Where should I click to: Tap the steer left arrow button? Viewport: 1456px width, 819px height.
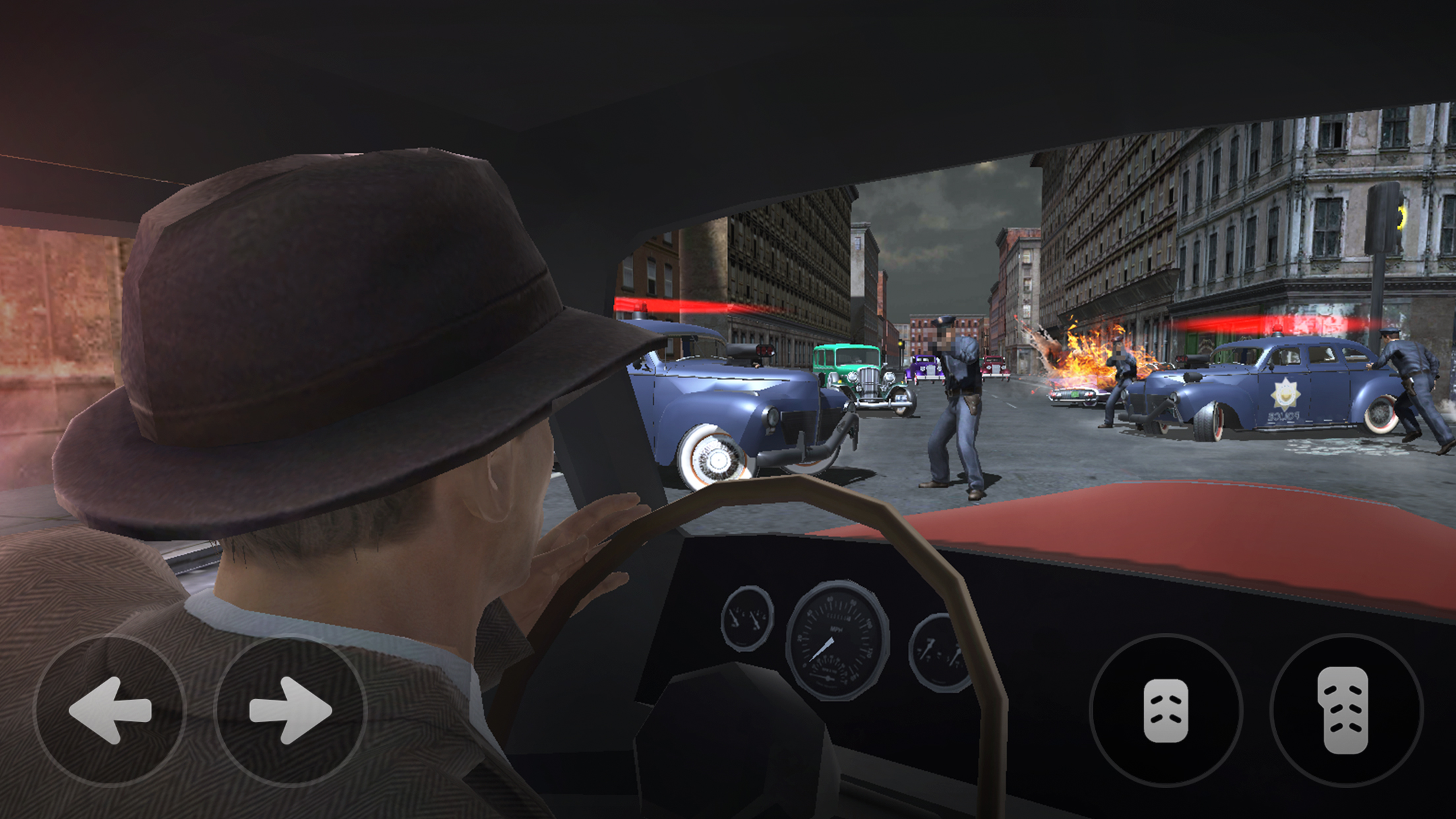click(x=110, y=710)
